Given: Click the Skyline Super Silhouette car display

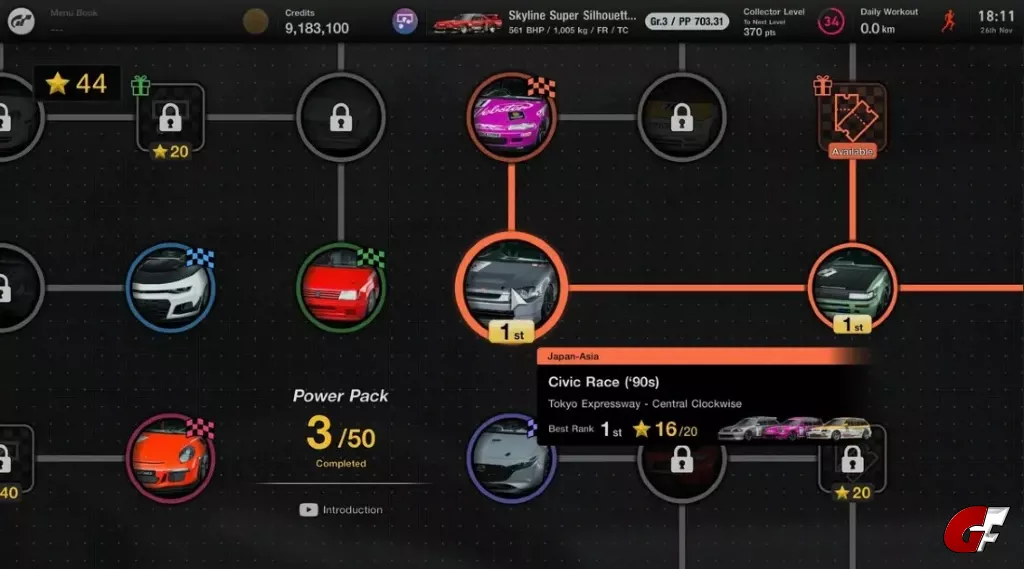Looking at the screenshot, I should (535, 21).
